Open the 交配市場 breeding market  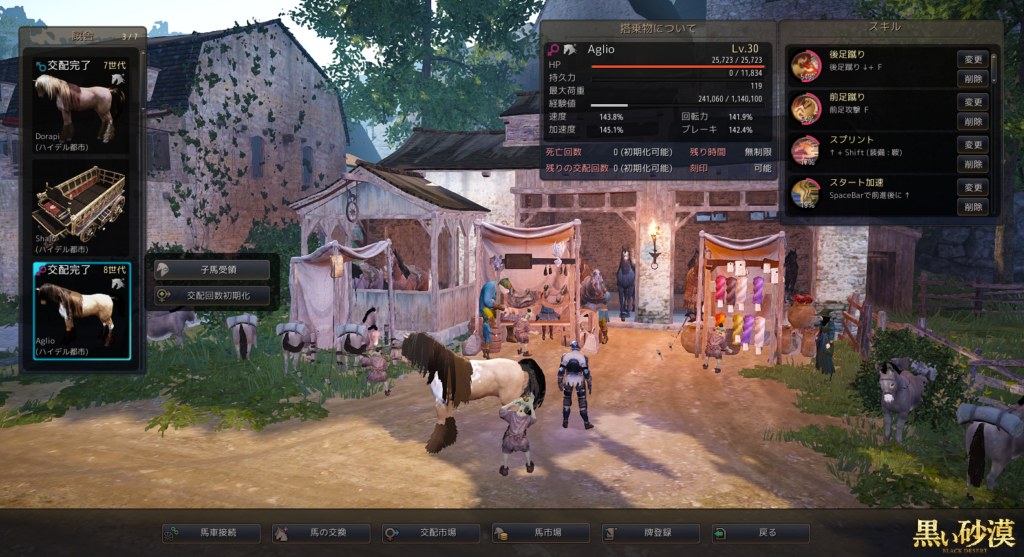(430, 534)
